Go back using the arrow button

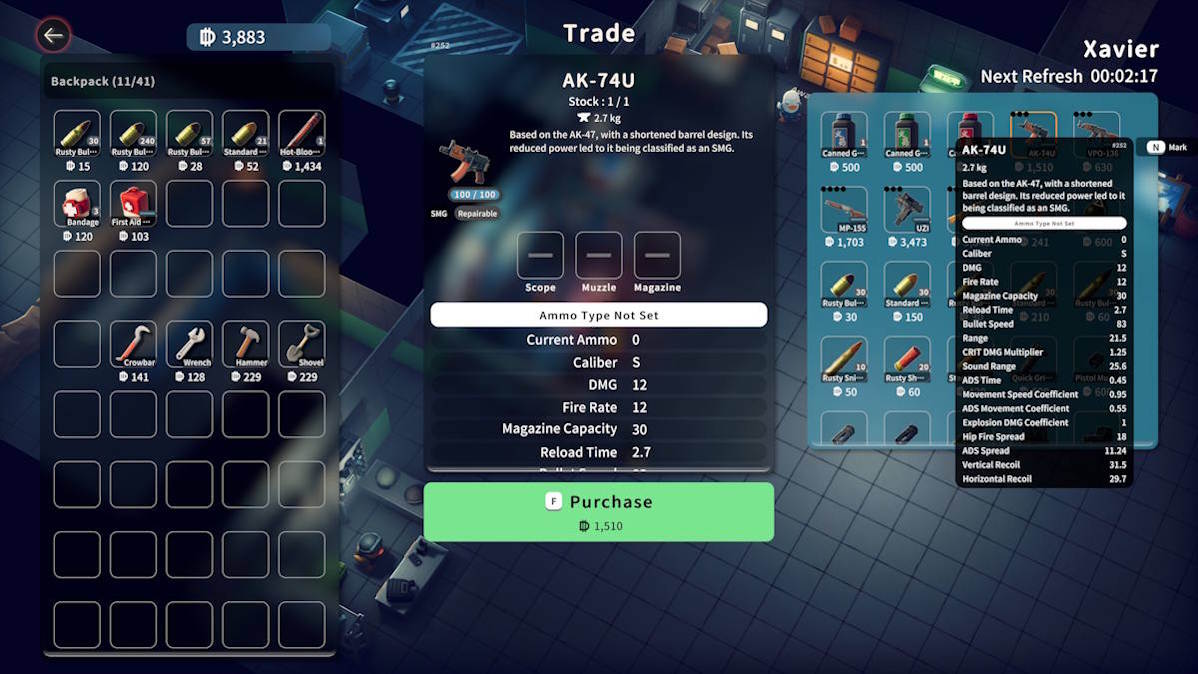click(53, 37)
